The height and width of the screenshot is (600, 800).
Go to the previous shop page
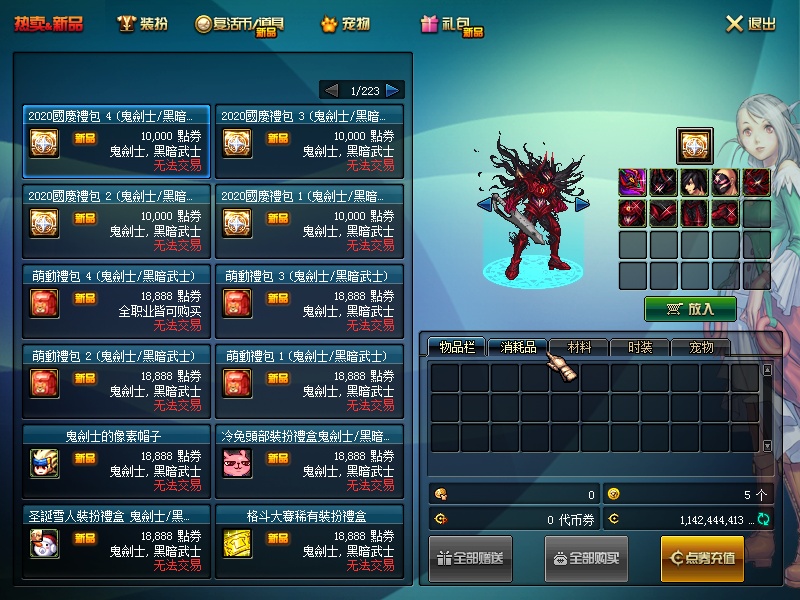click(x=331, y=90)
